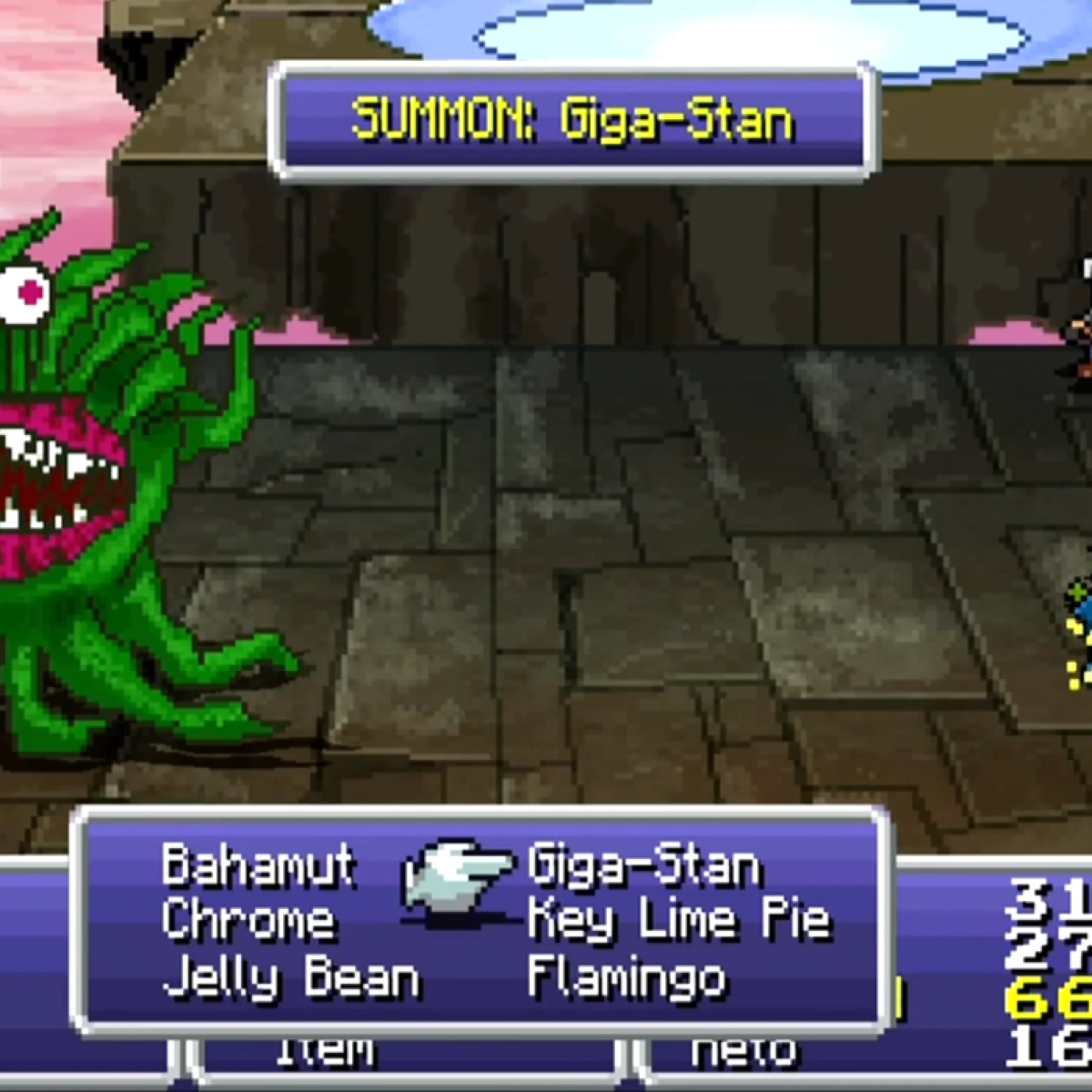1092x1092 pixels.
Task: Choose the Flamingo summon
Action: point(627,978)
